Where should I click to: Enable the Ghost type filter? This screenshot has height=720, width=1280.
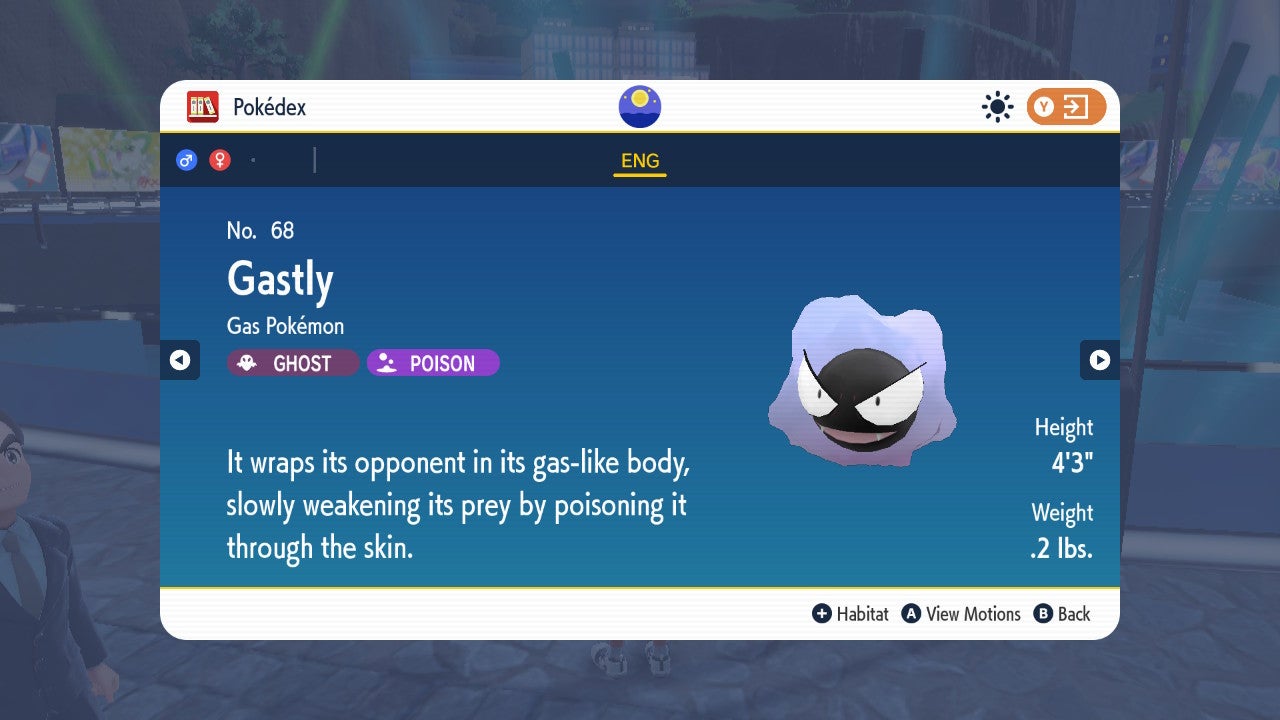coord(292,363)
